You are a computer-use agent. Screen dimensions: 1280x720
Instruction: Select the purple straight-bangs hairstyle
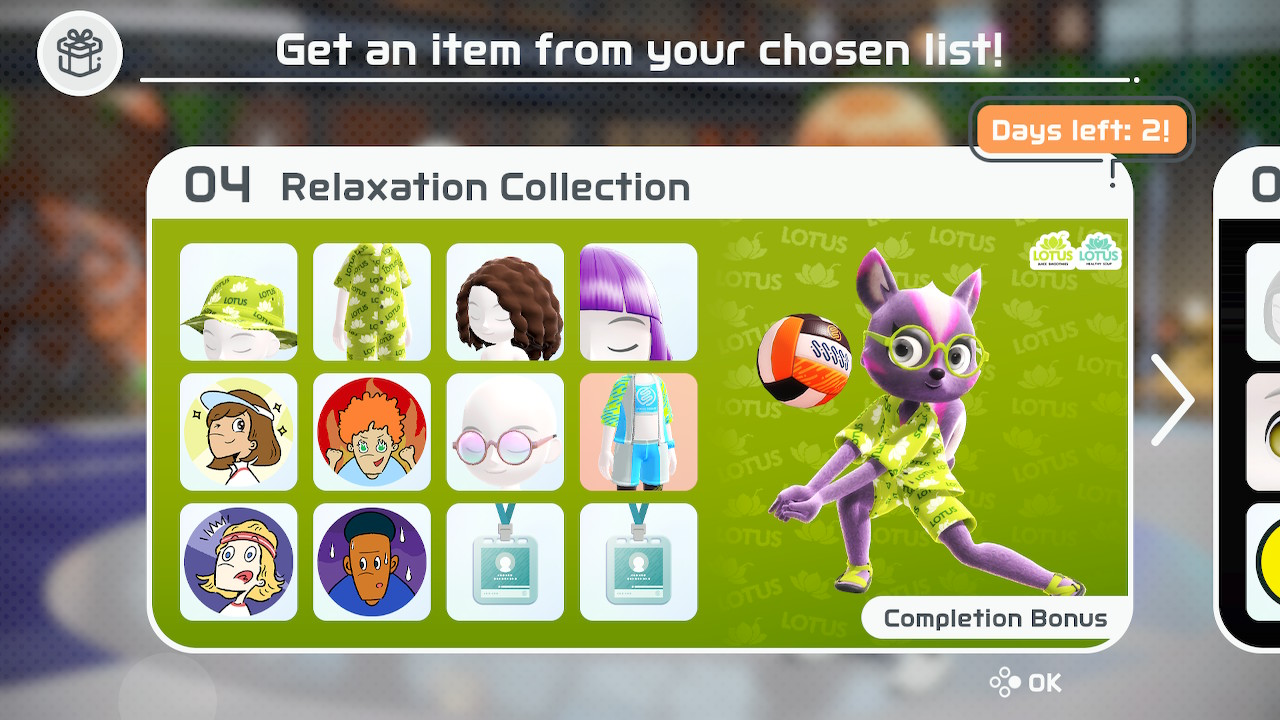coord(638,302)
